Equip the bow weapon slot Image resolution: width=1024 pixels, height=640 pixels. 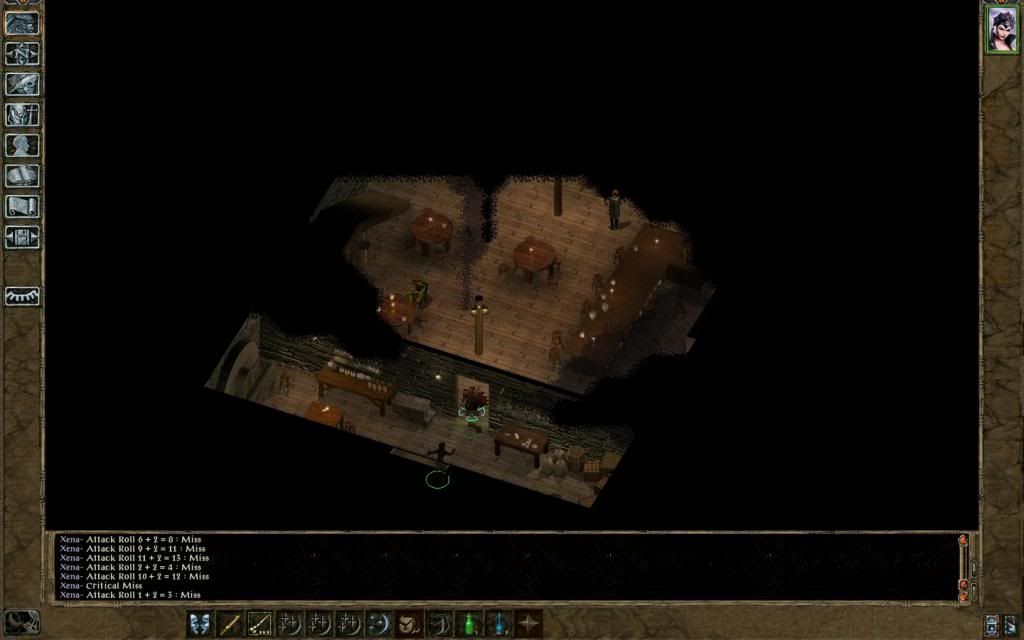point(260,624)
